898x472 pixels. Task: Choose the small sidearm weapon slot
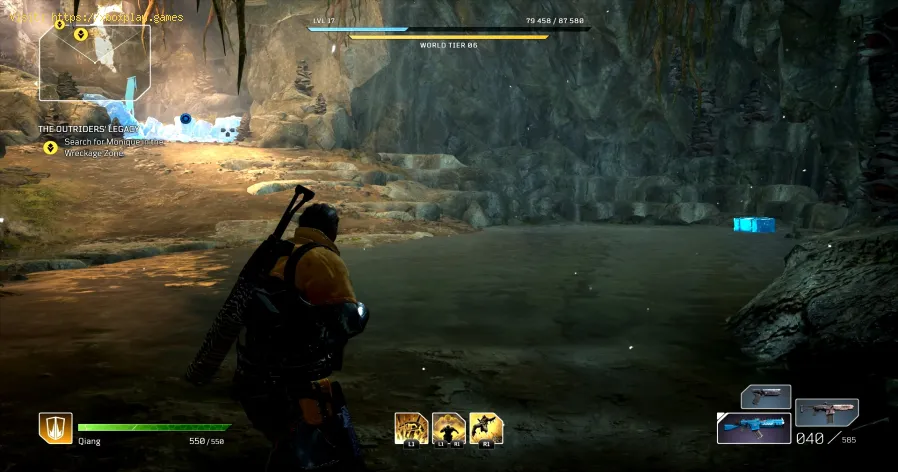click(766, 397)
